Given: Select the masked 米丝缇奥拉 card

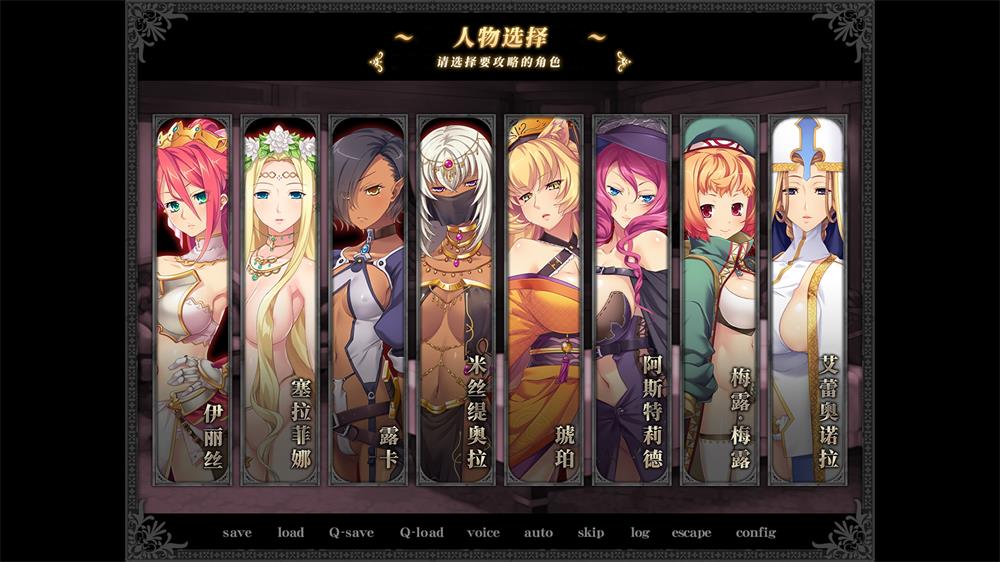Looking at the screenshot, I should pos(455,300).
